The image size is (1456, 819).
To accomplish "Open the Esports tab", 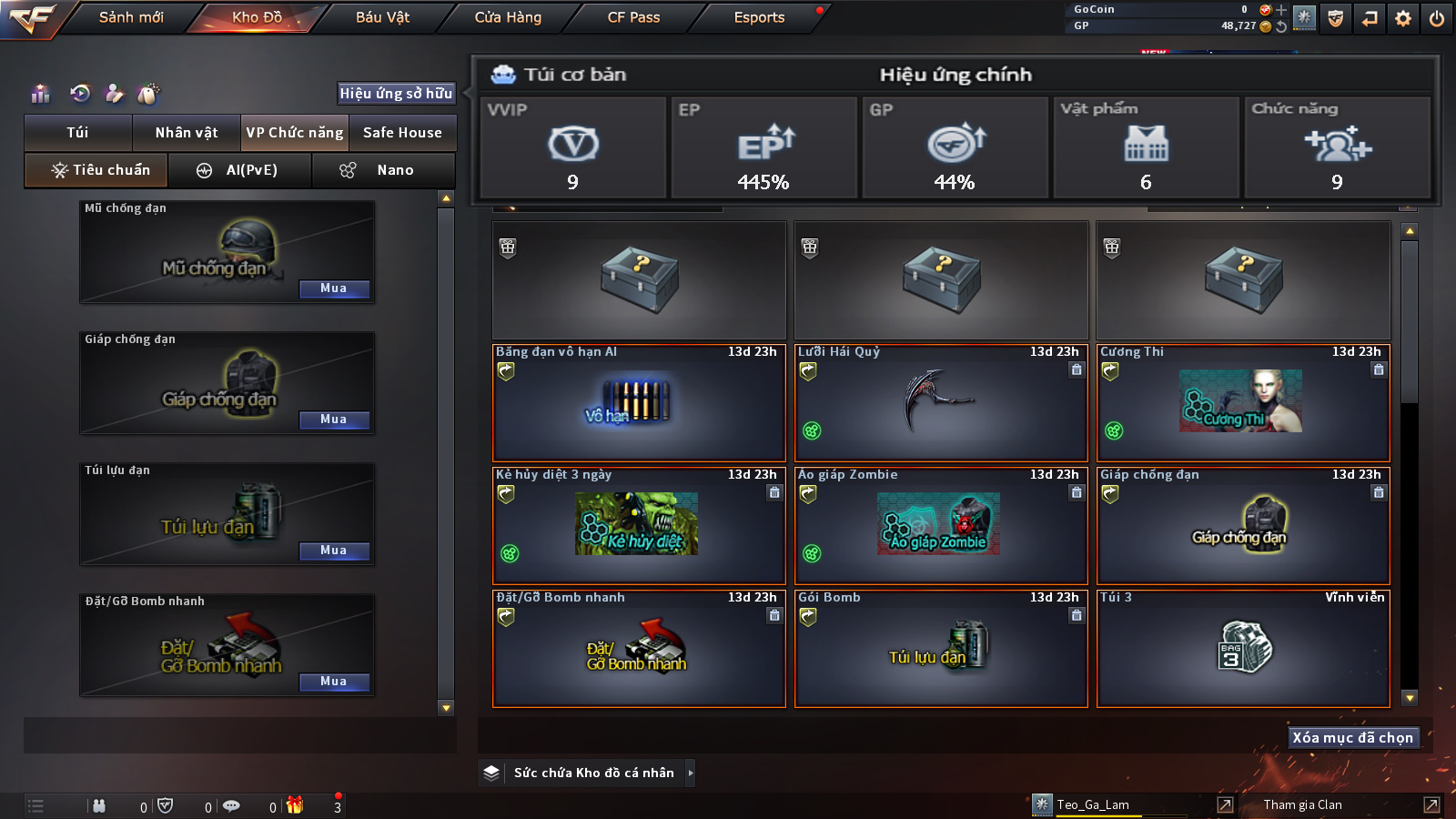I will [759, 17].
